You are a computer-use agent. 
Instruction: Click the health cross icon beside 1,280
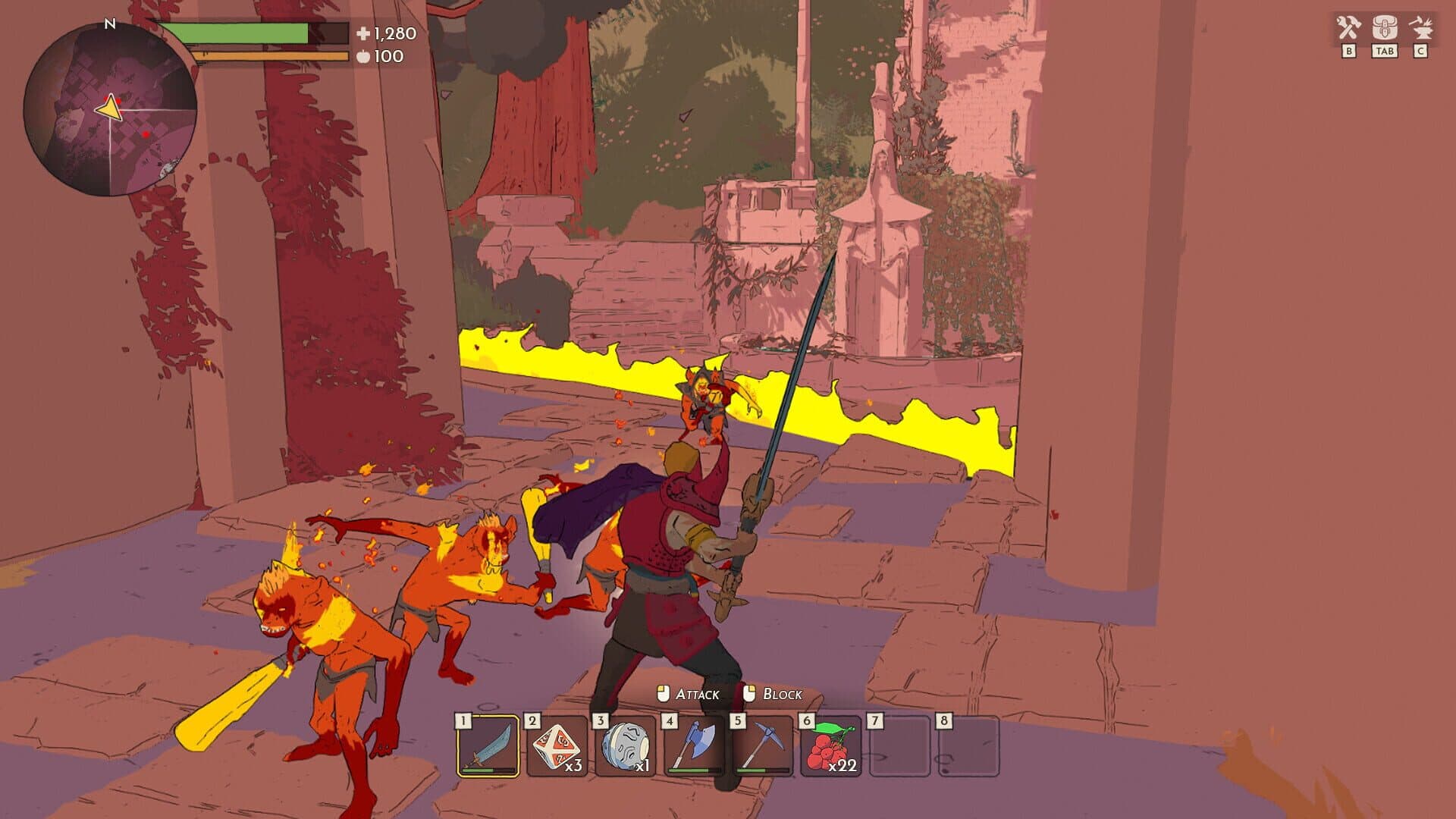(x=362, y=33)
